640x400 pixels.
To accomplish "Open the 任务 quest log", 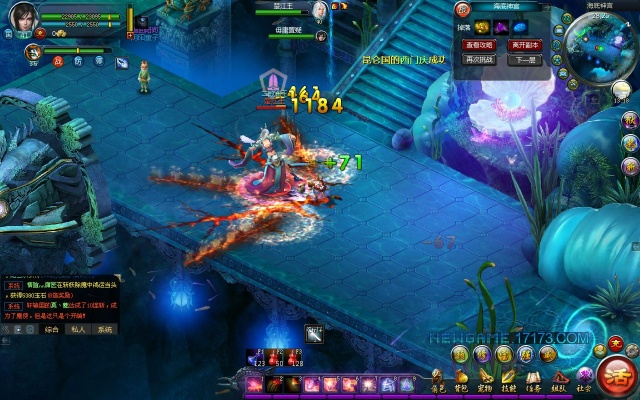I will (x=534, y=381).
